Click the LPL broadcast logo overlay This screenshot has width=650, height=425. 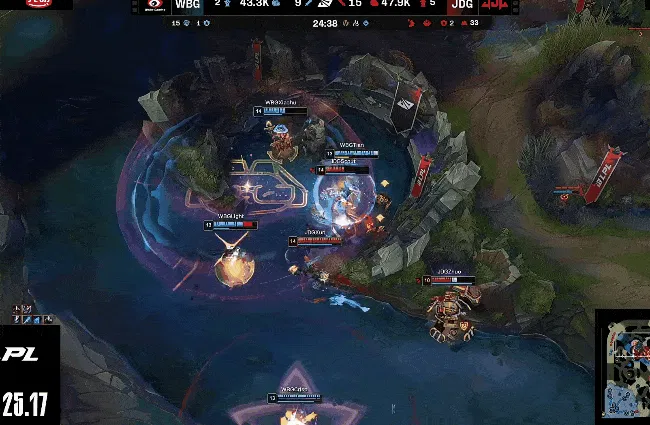21,354
